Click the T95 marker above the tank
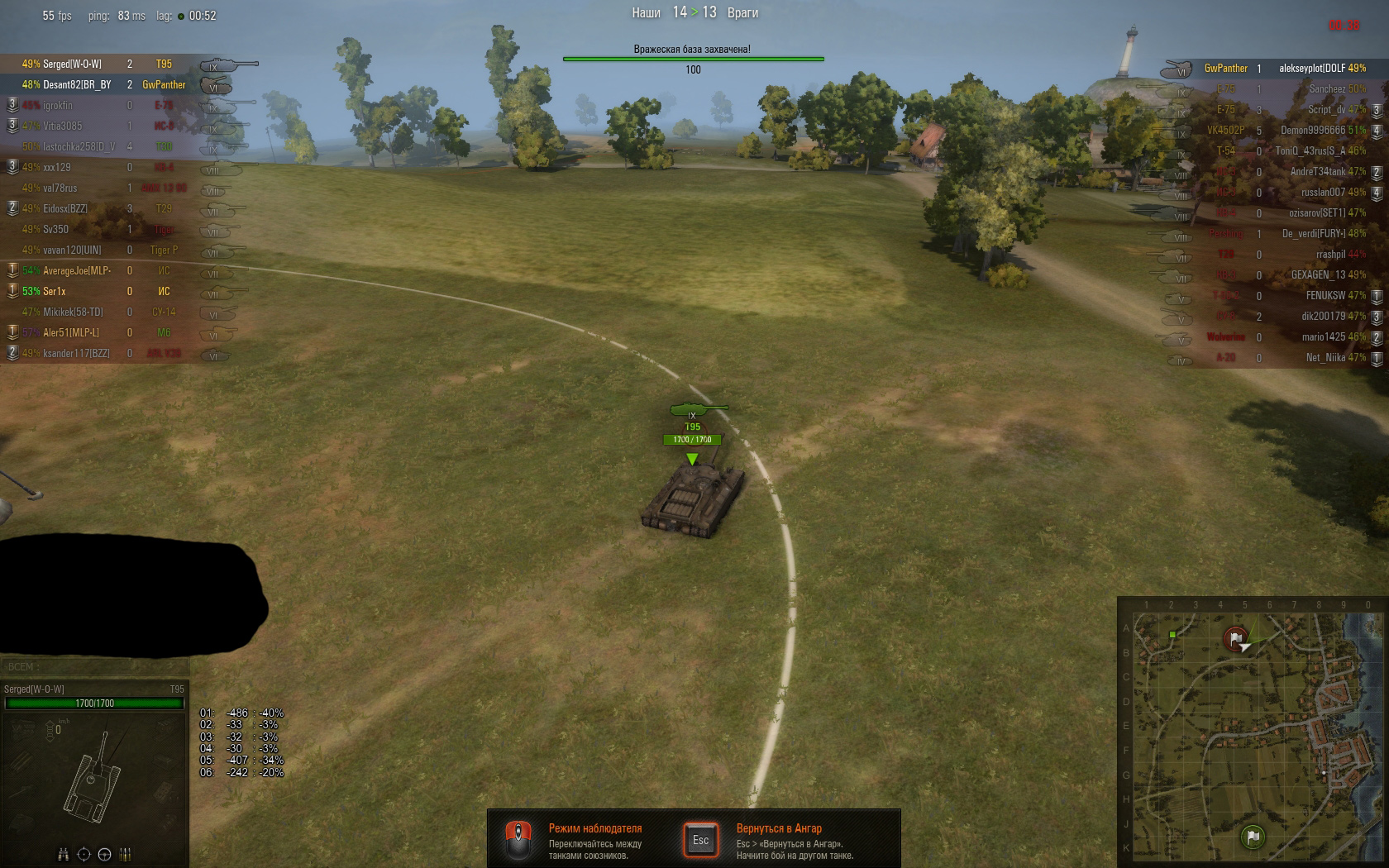 (693, 427)
